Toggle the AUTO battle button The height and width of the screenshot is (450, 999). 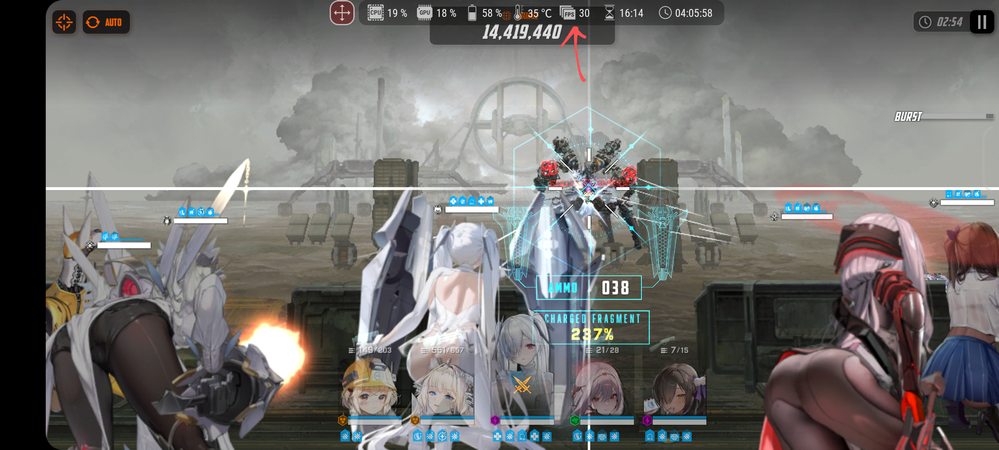point(105,22)
